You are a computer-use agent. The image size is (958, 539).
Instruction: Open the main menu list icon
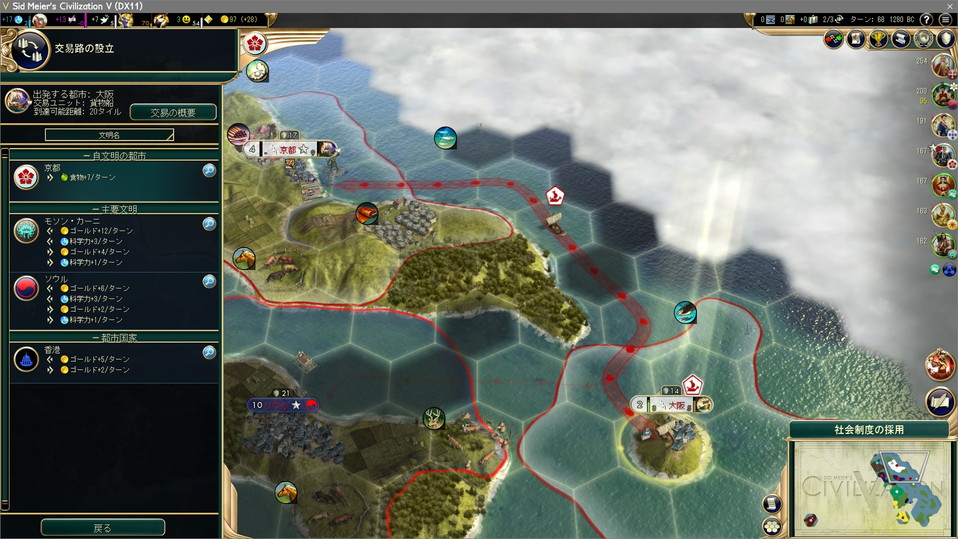(945, 19)
